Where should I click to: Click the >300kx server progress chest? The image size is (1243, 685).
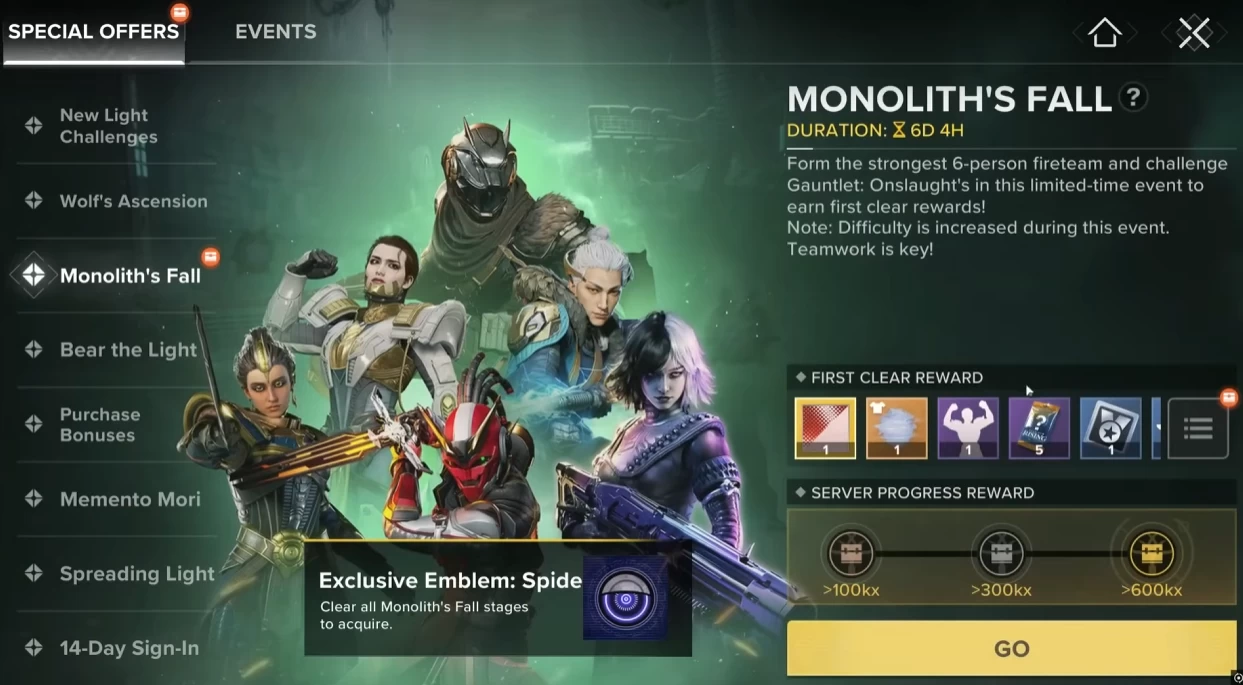(1000, 552)
